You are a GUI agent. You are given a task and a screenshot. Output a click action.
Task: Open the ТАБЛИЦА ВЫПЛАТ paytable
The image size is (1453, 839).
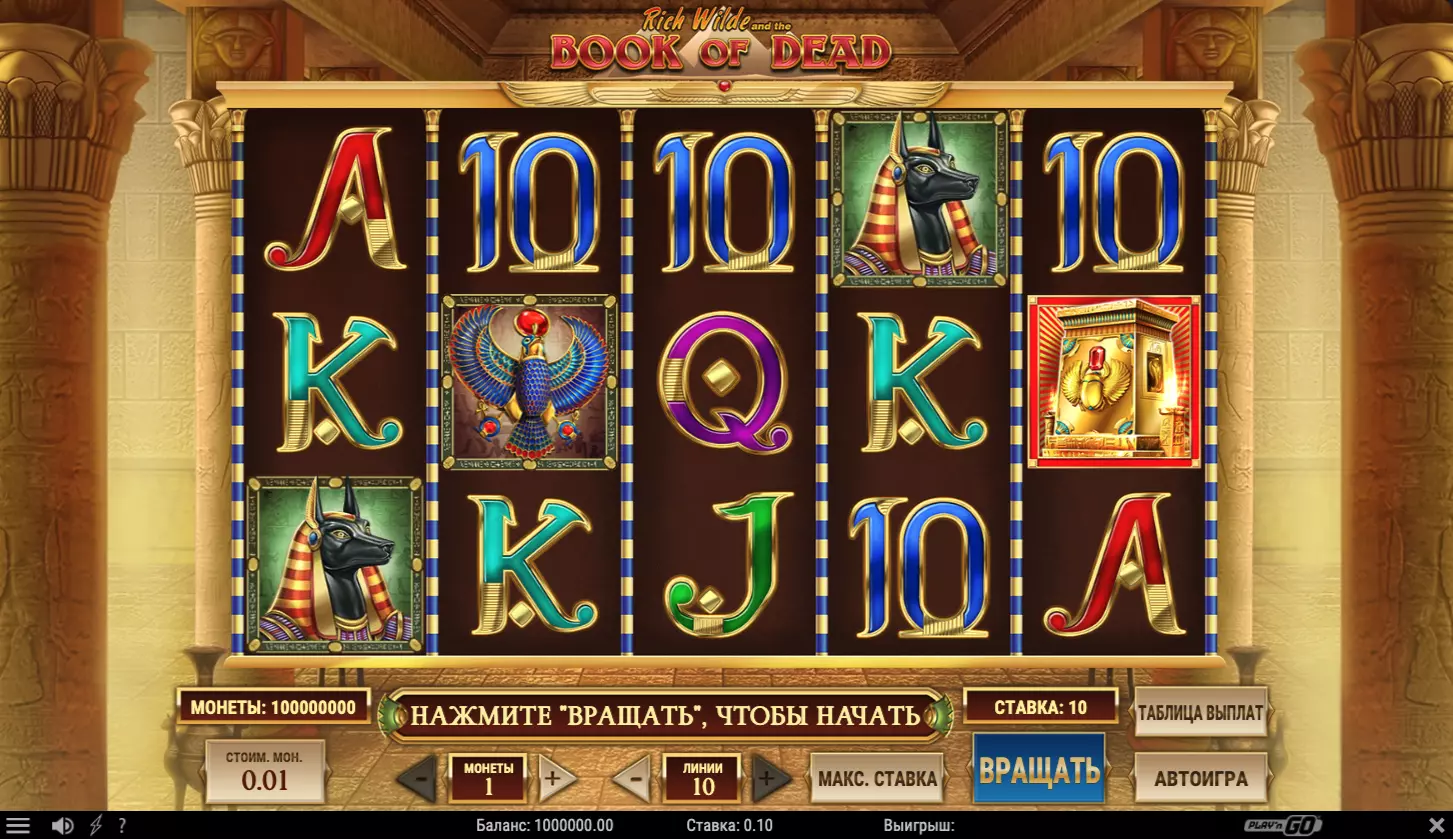click(x=1200, y=714)
